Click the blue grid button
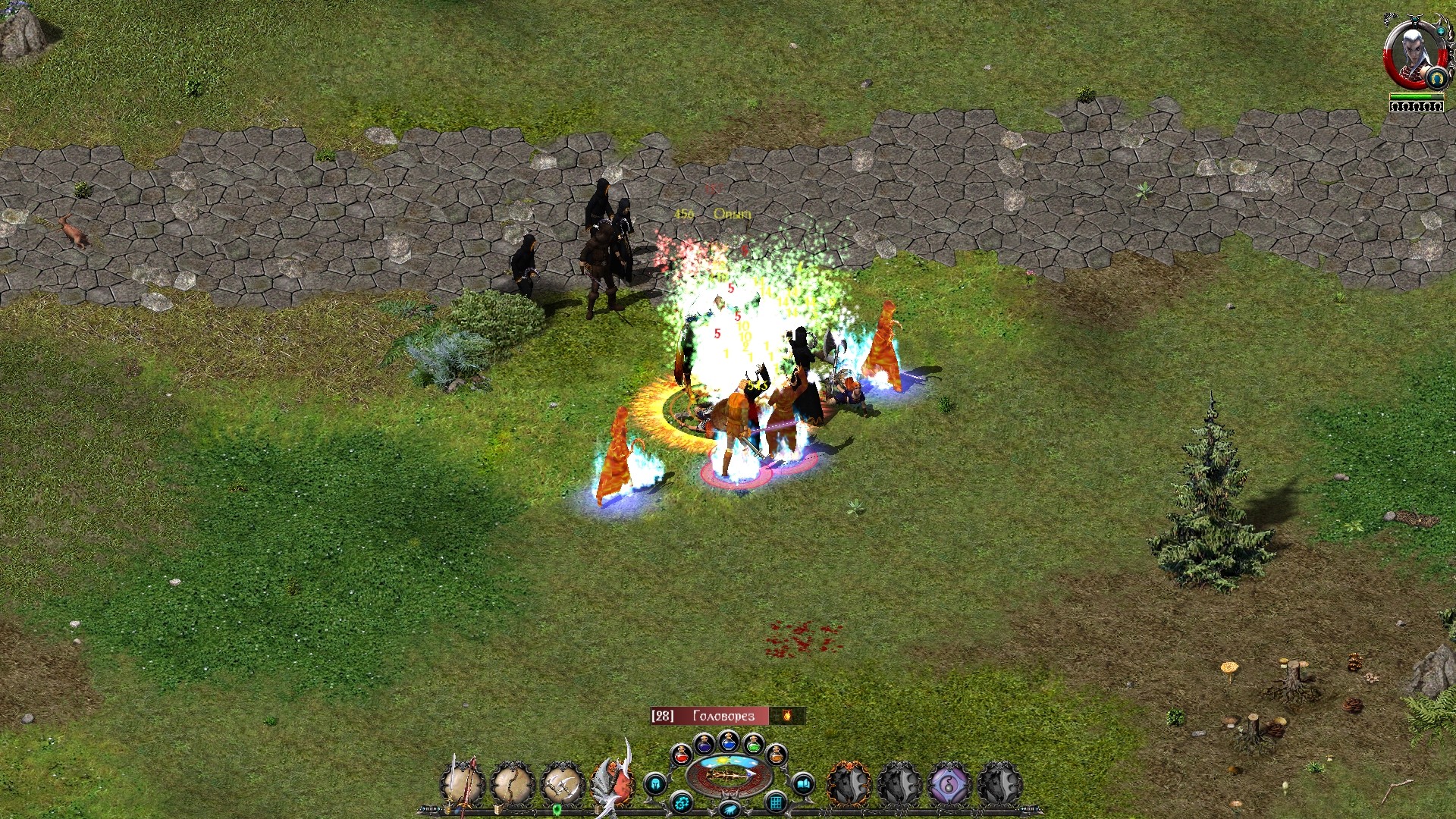The width and height of the screenshot is (1456, 819). (776, 802)
